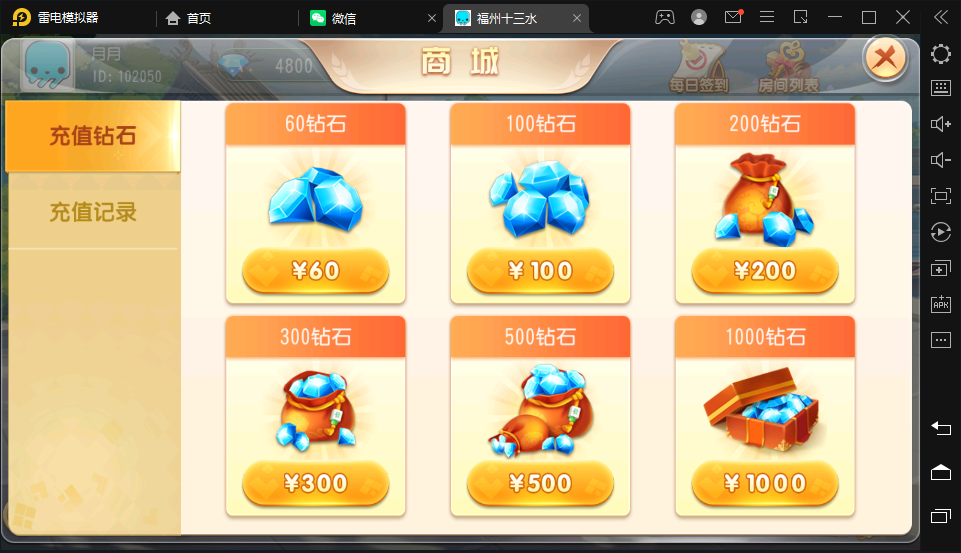Open the 充值记录 tab
961x553 pixels.
93,212
